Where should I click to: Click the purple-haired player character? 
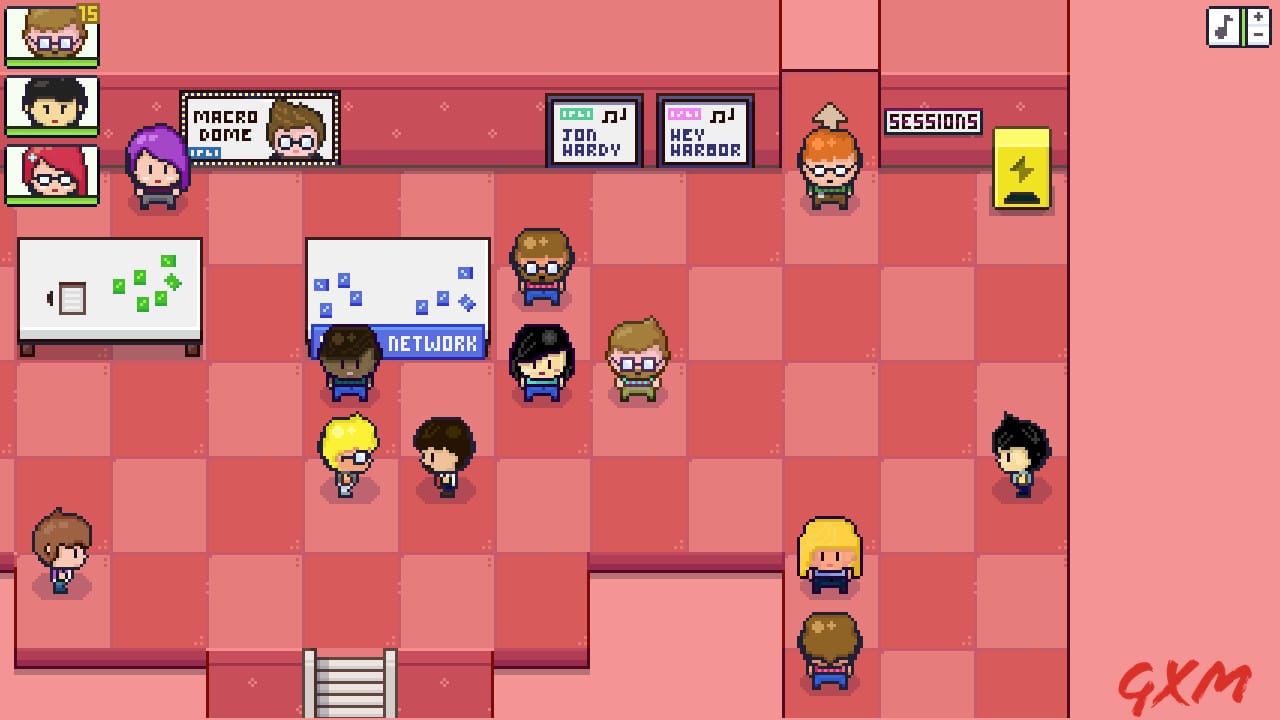pyautogui.click(x=158, y=165)
